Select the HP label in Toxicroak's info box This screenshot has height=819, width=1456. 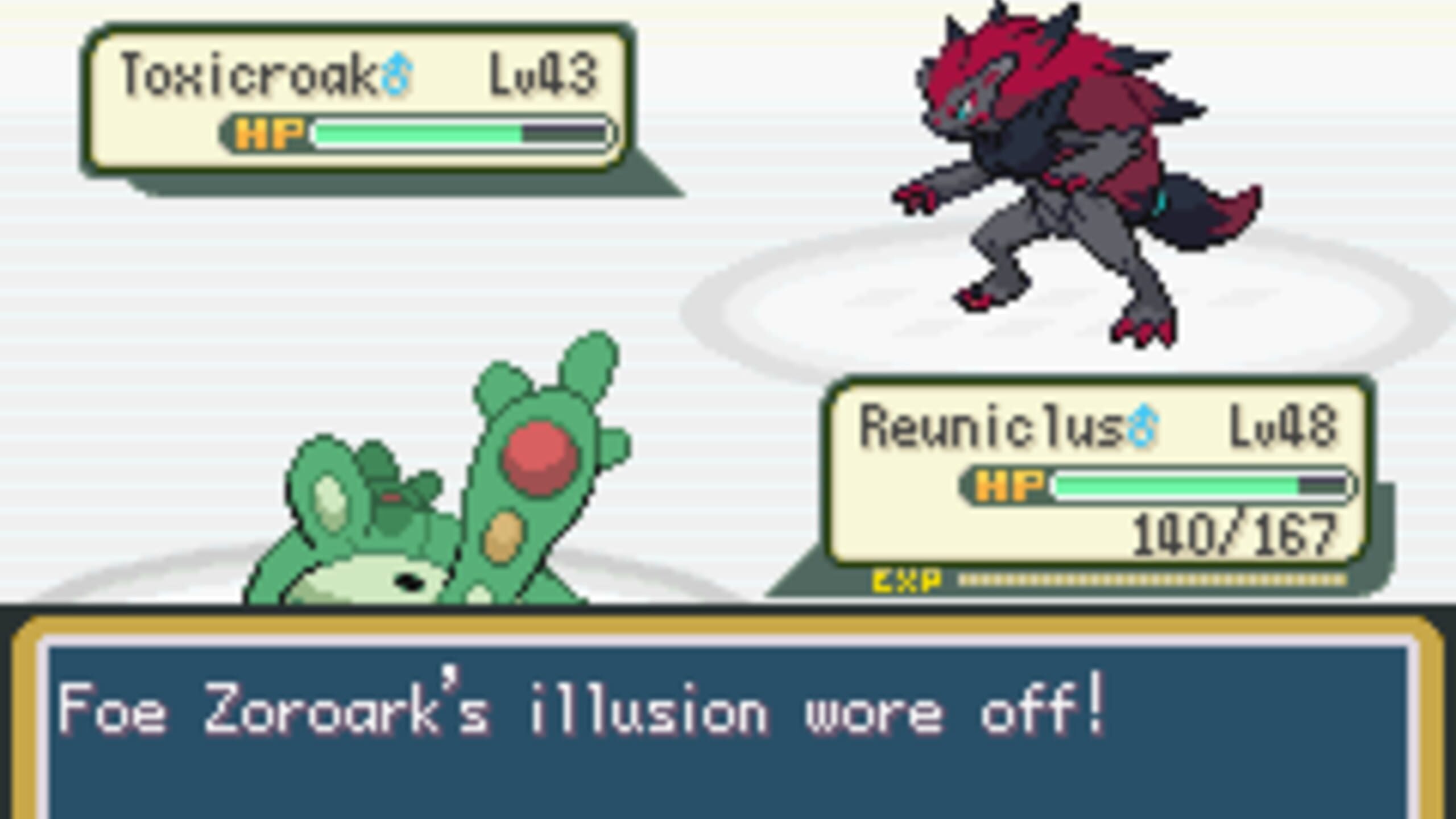click(x=270, y=134)
